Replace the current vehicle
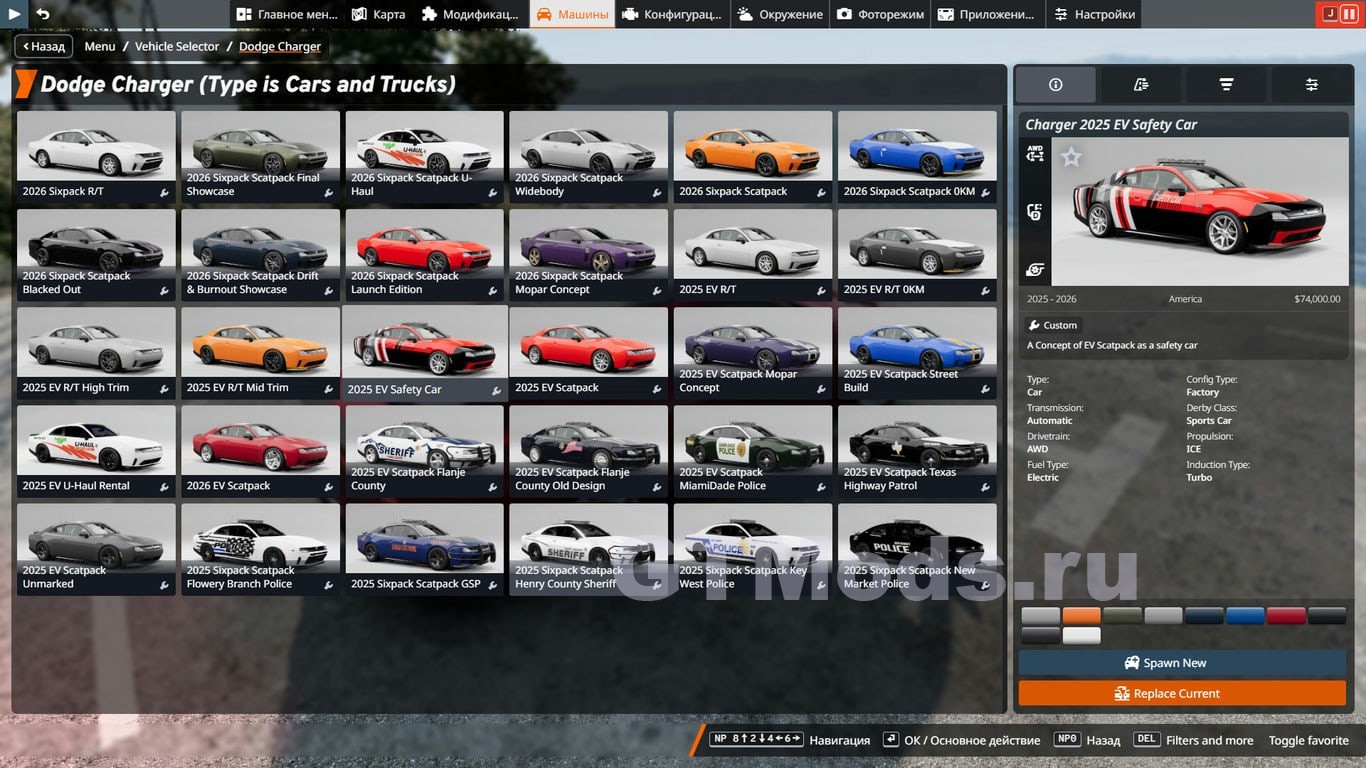 tap(1182, 693)
